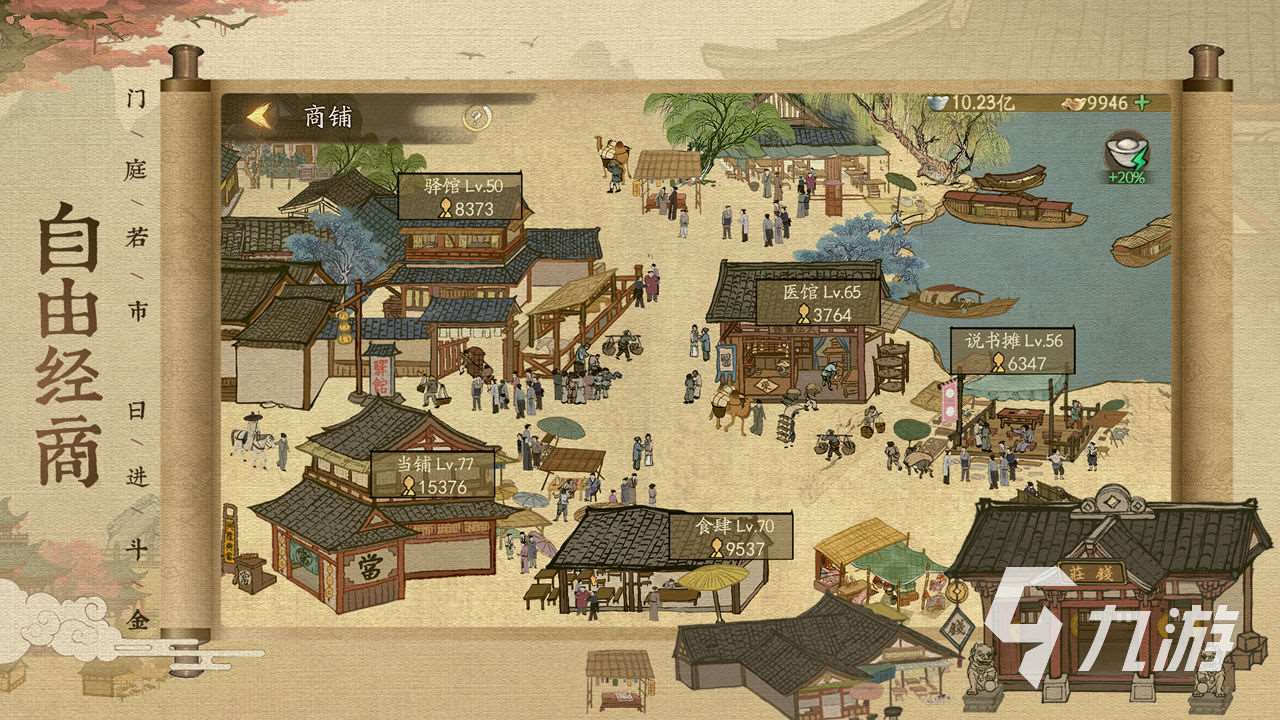This screenshot has width=1280, height=720.
Task: Click the income icon on 当铺 Lv.77 label
Action: 407,485
